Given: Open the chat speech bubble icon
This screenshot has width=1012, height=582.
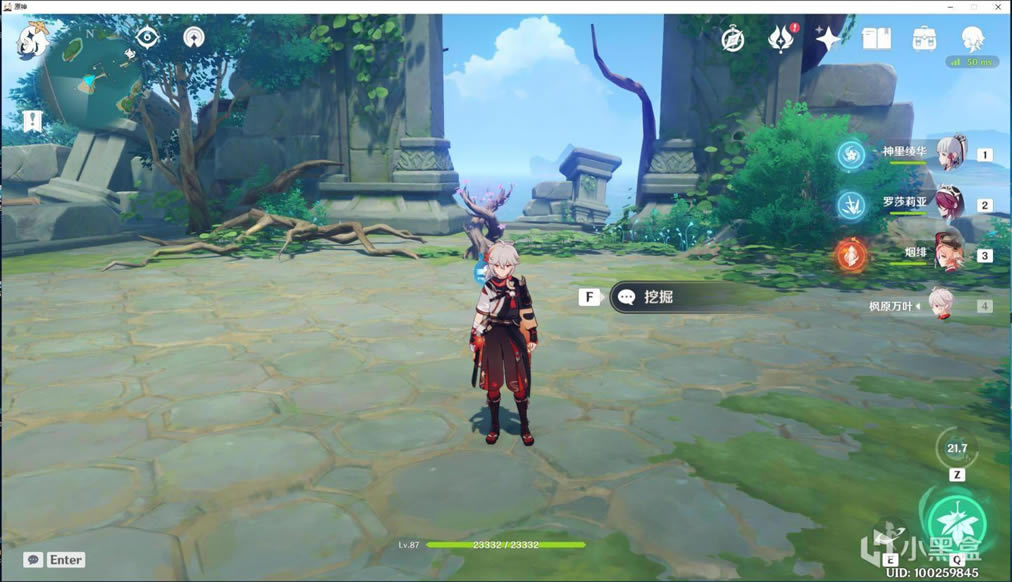Looking at the screenshot, I should click(33, 560).
